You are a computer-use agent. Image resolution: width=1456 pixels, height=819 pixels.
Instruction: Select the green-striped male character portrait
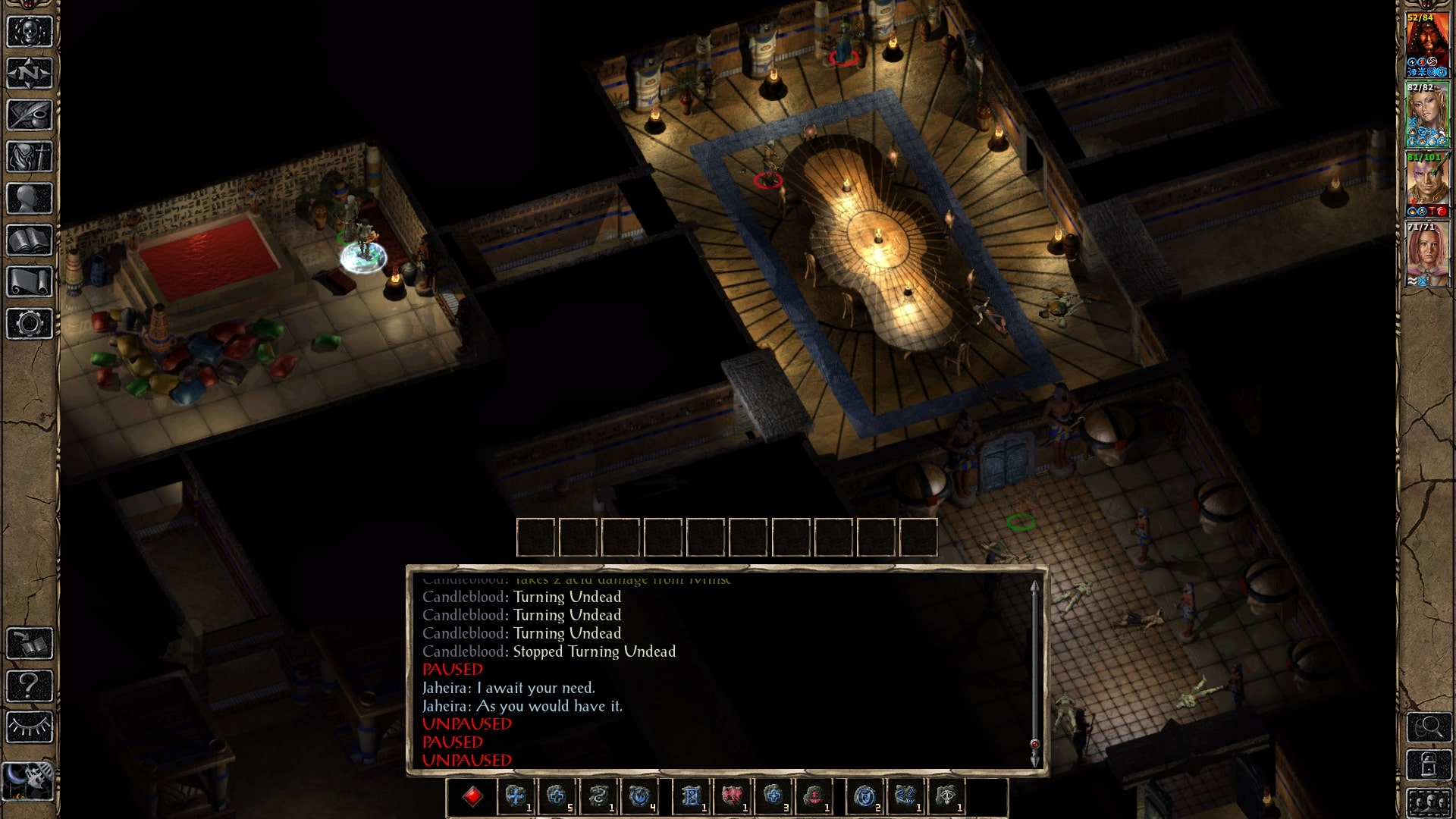[1427, 180]
